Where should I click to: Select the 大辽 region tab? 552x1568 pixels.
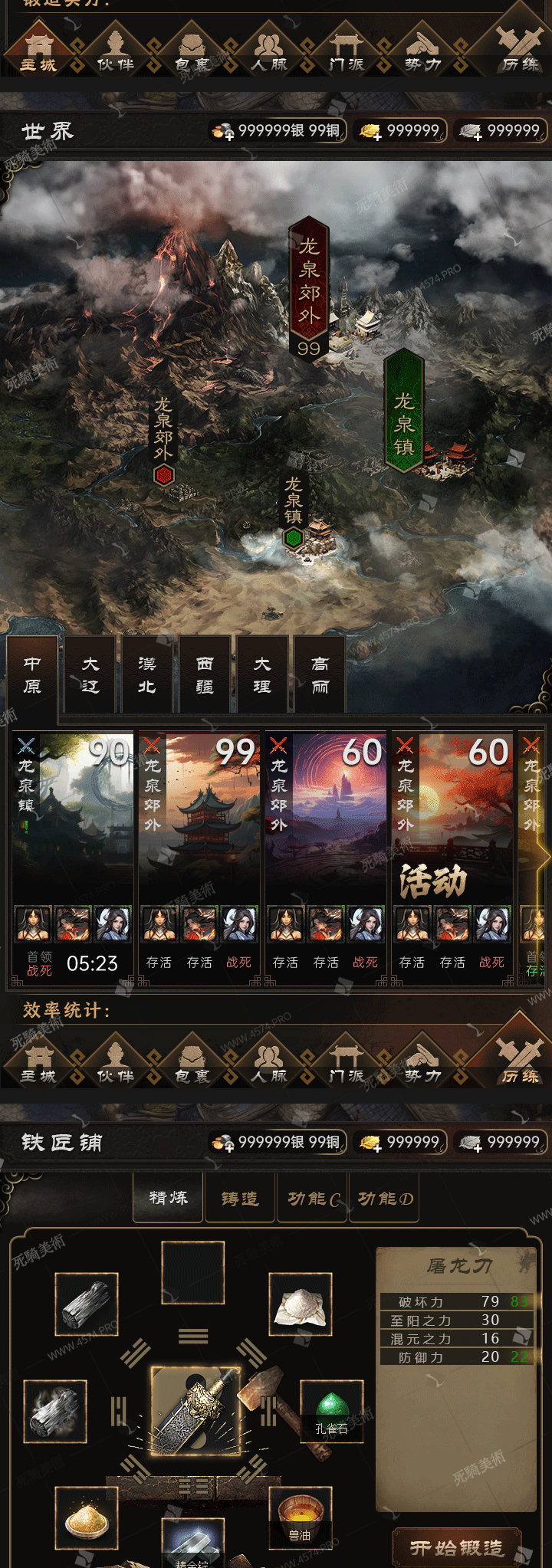[x=90, y=674]
